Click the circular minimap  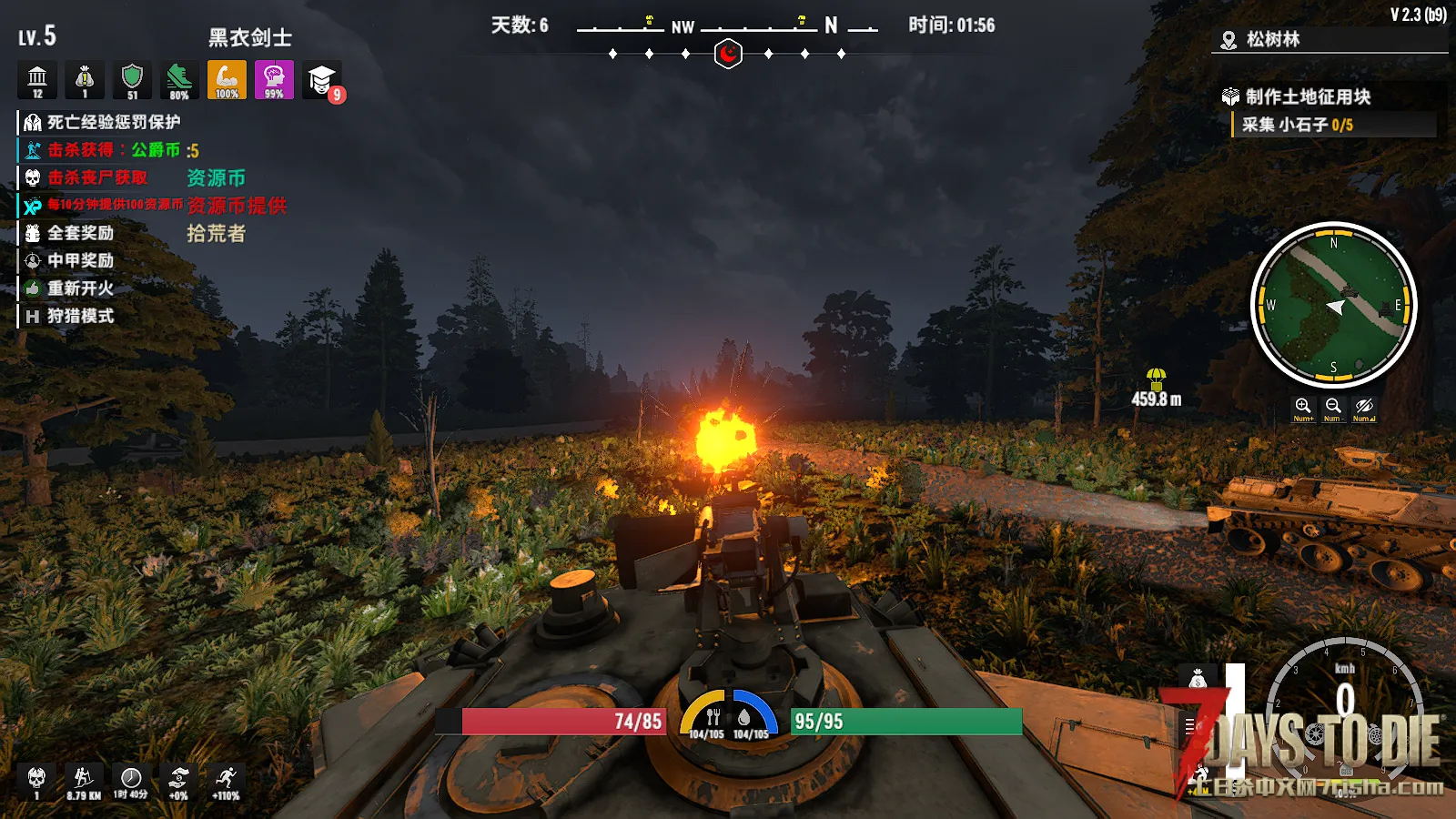[1333, 305]
